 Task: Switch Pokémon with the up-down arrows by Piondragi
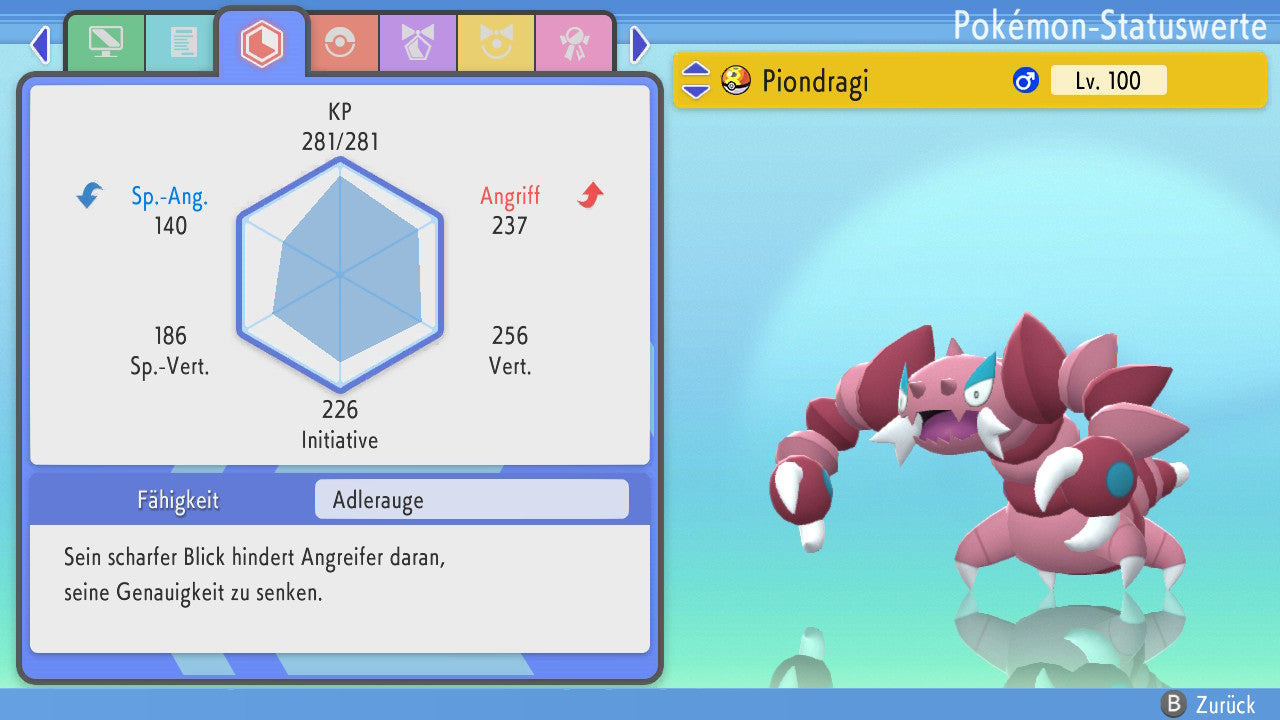click(x=696, y=80)
